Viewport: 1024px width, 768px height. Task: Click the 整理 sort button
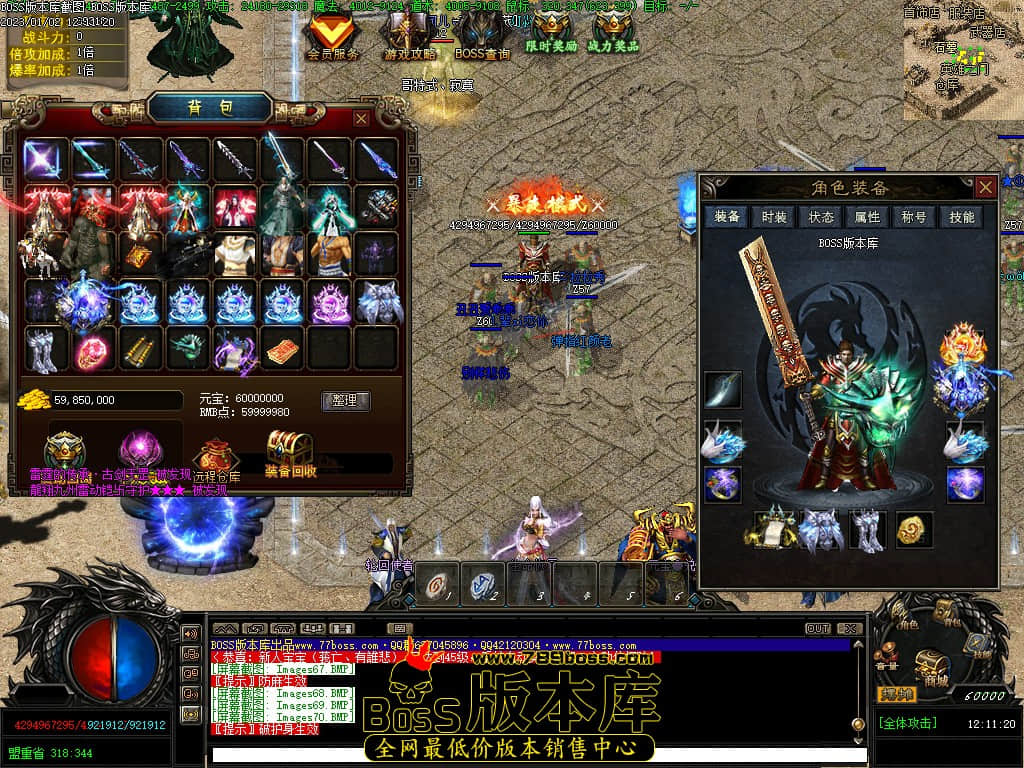[345, 401]
